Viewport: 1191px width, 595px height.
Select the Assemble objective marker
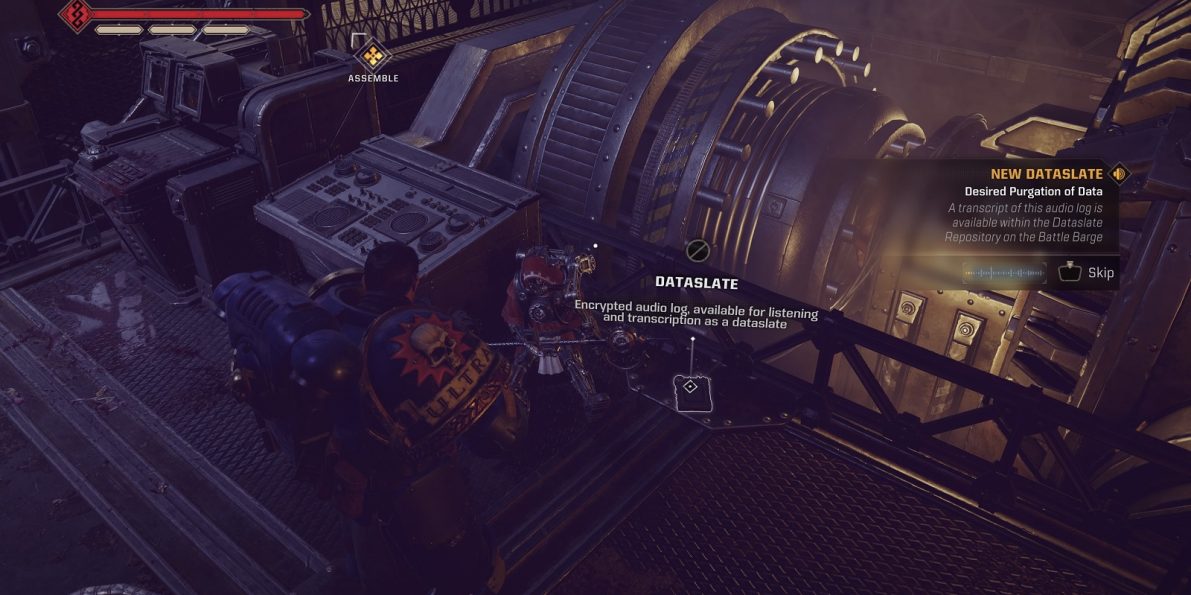pyautogui.click(x=373, y=55)
